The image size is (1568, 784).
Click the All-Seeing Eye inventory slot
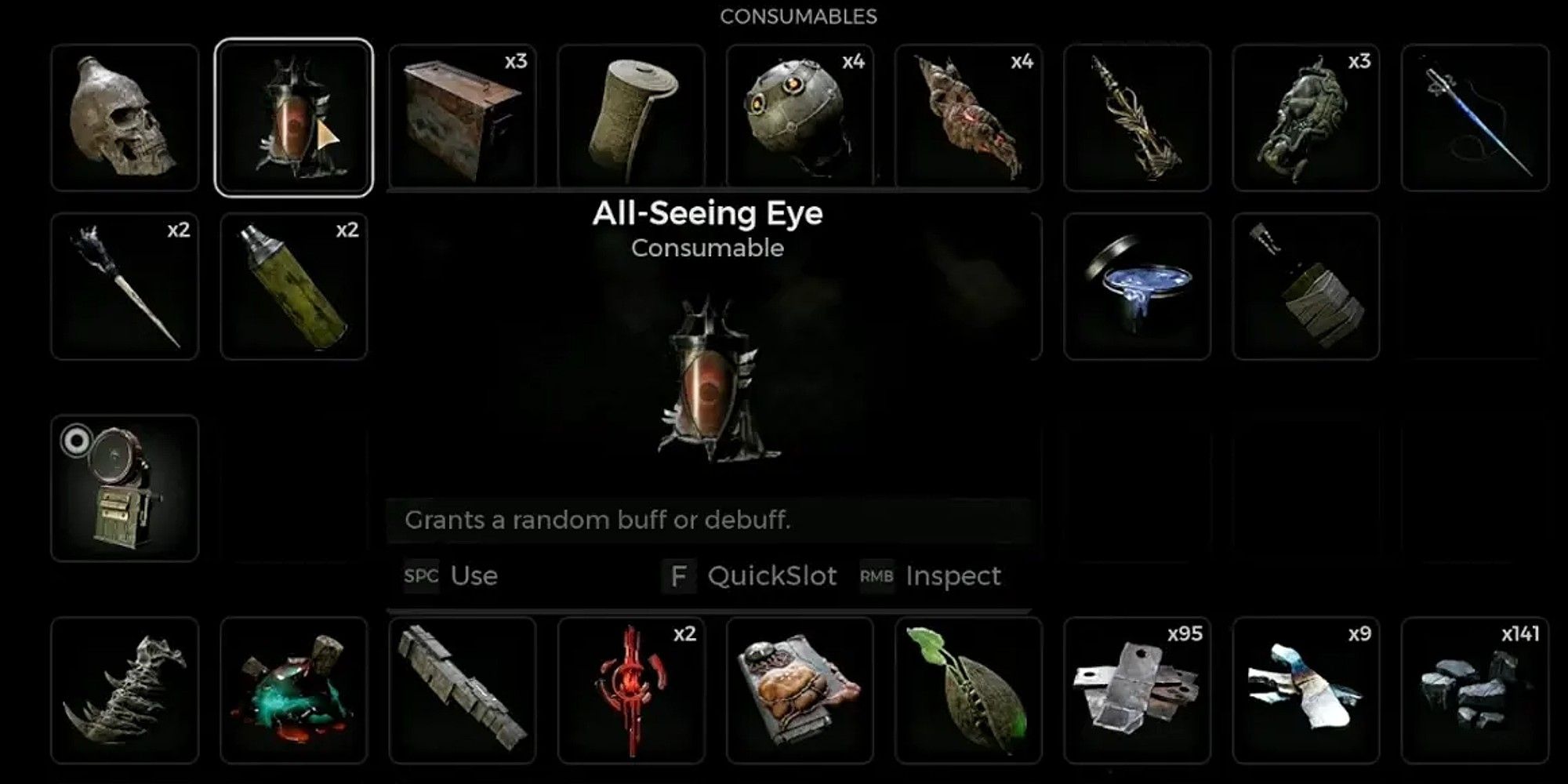(292, 118)
